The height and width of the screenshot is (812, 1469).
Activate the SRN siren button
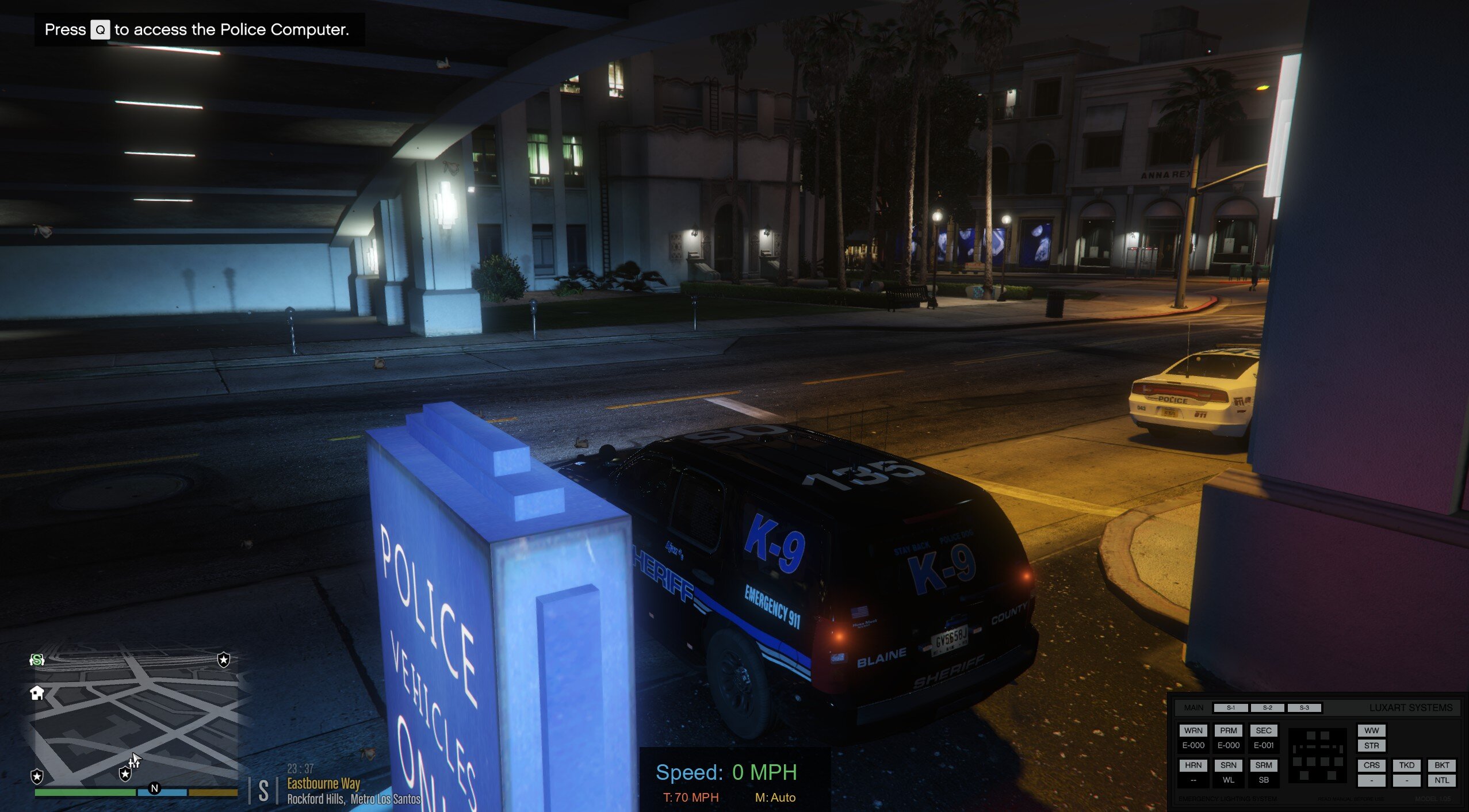pos(1228,765)
